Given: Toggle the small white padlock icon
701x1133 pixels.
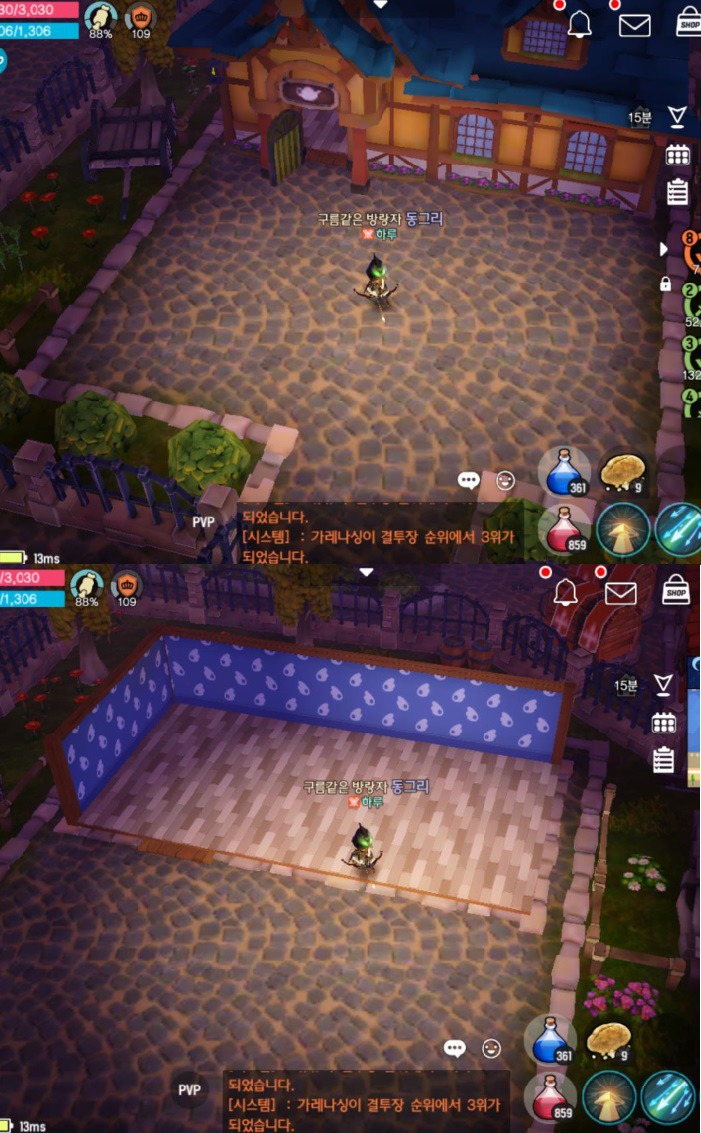Looking at the screenshot, I should coord(665,284).
